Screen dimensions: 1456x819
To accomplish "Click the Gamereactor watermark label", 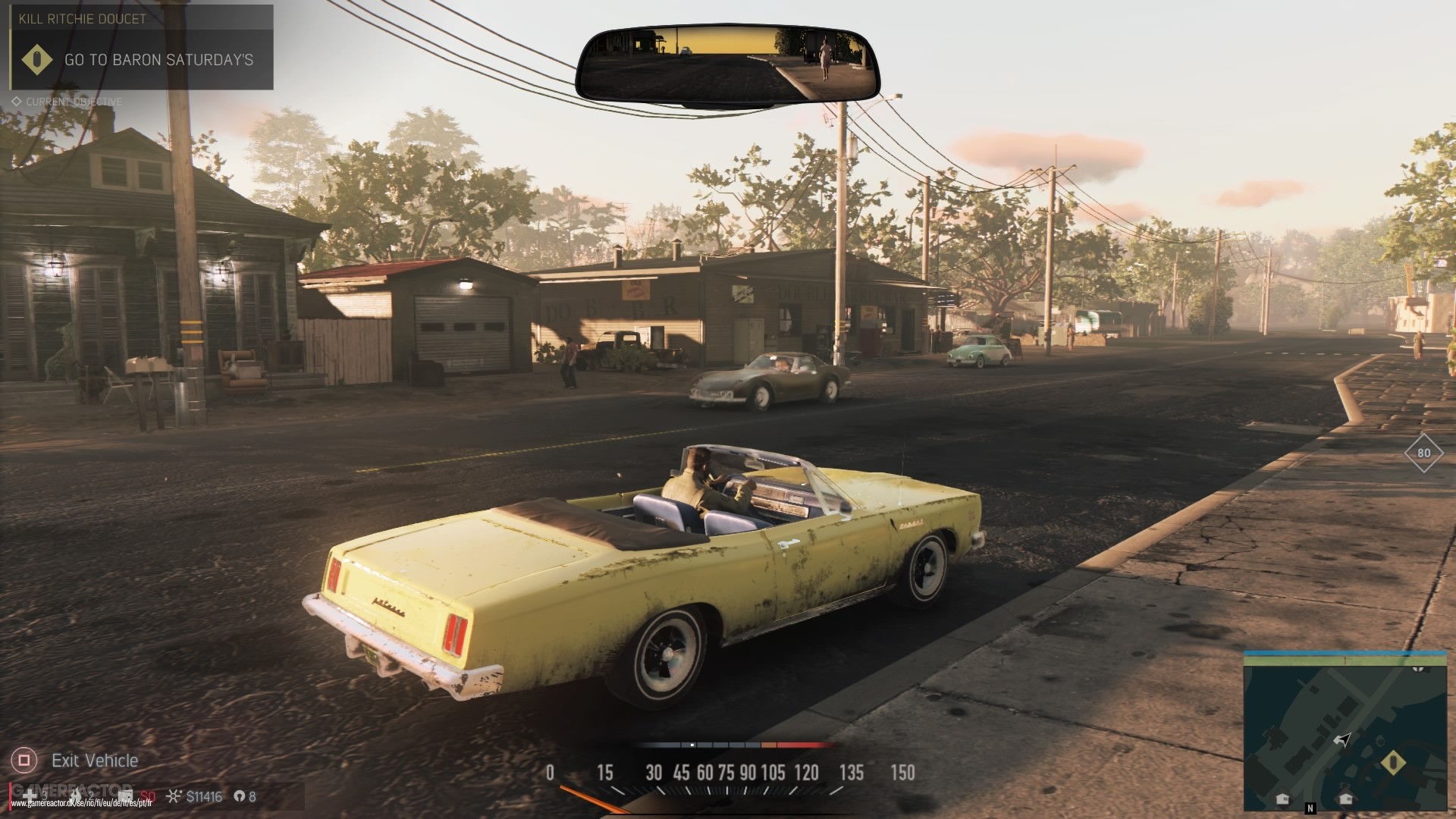I will point(71,789).
